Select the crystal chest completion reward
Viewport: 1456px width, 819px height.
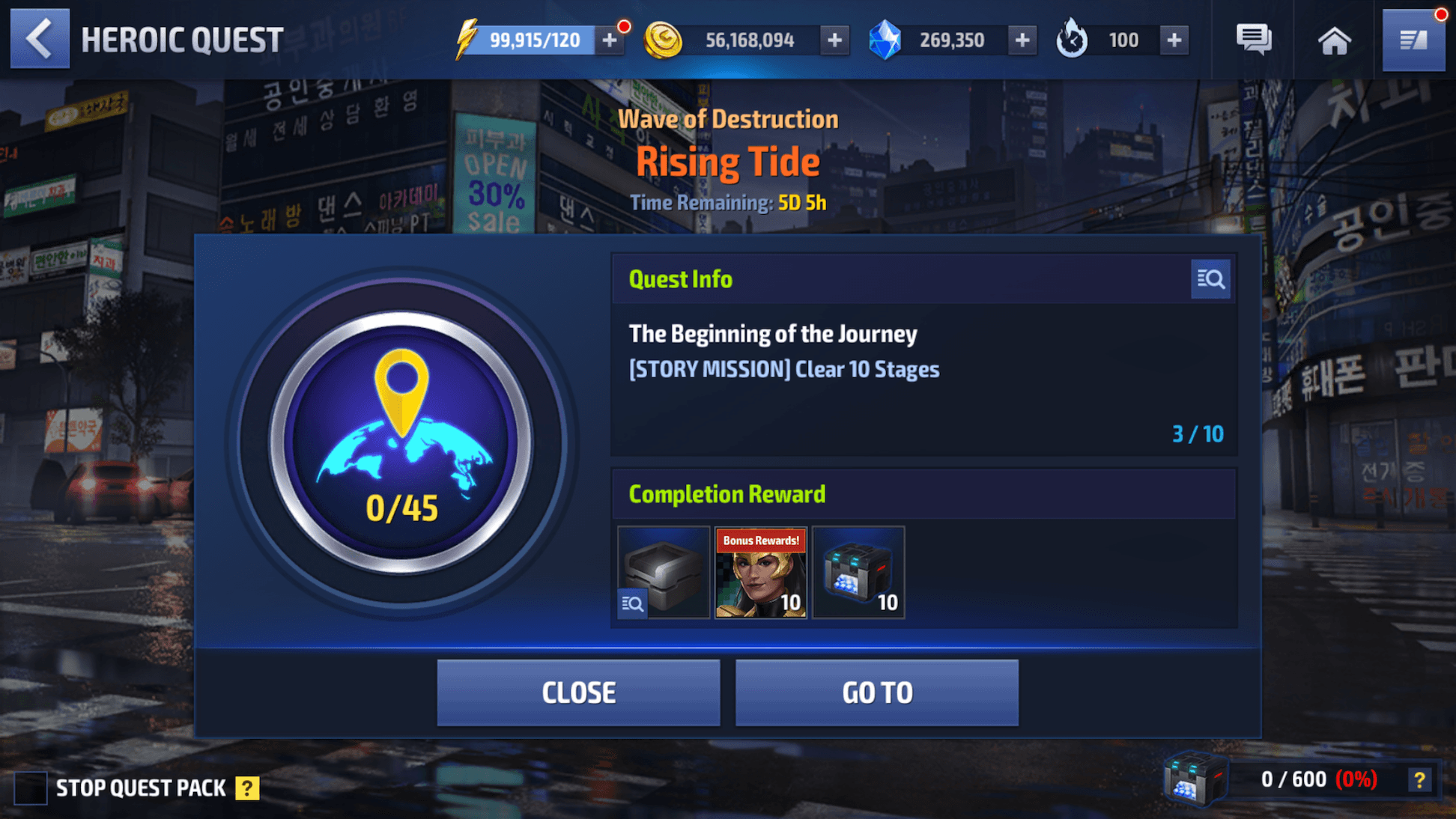[858, 573]
